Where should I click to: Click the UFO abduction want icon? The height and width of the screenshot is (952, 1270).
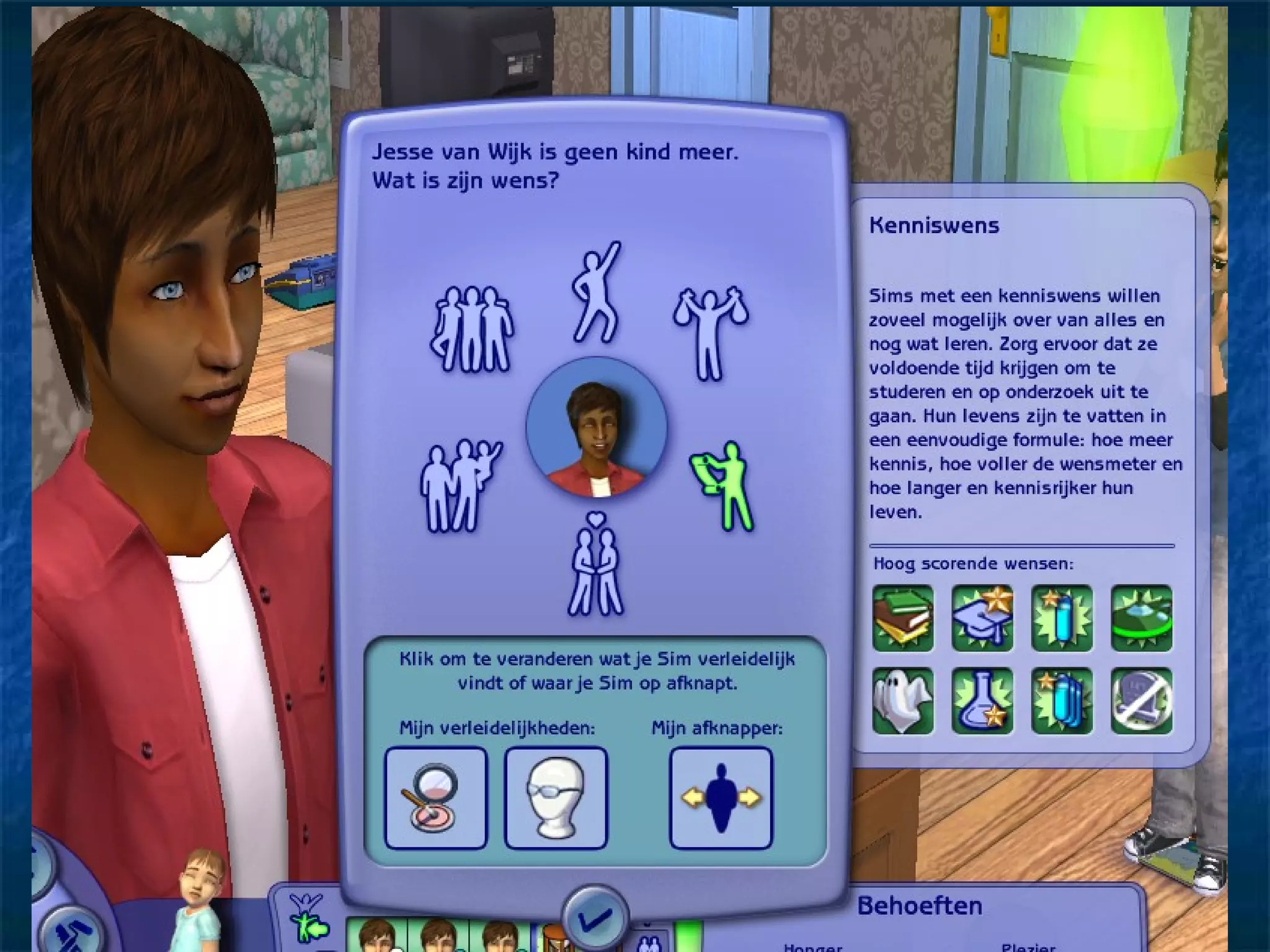[x=1141, y=618]
